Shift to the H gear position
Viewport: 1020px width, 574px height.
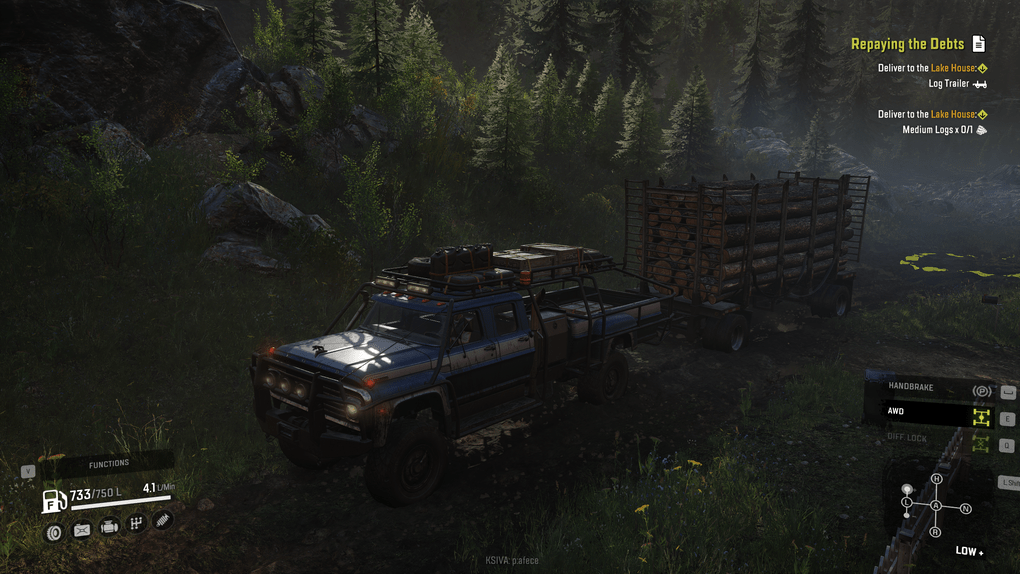(x=937, y=480)
